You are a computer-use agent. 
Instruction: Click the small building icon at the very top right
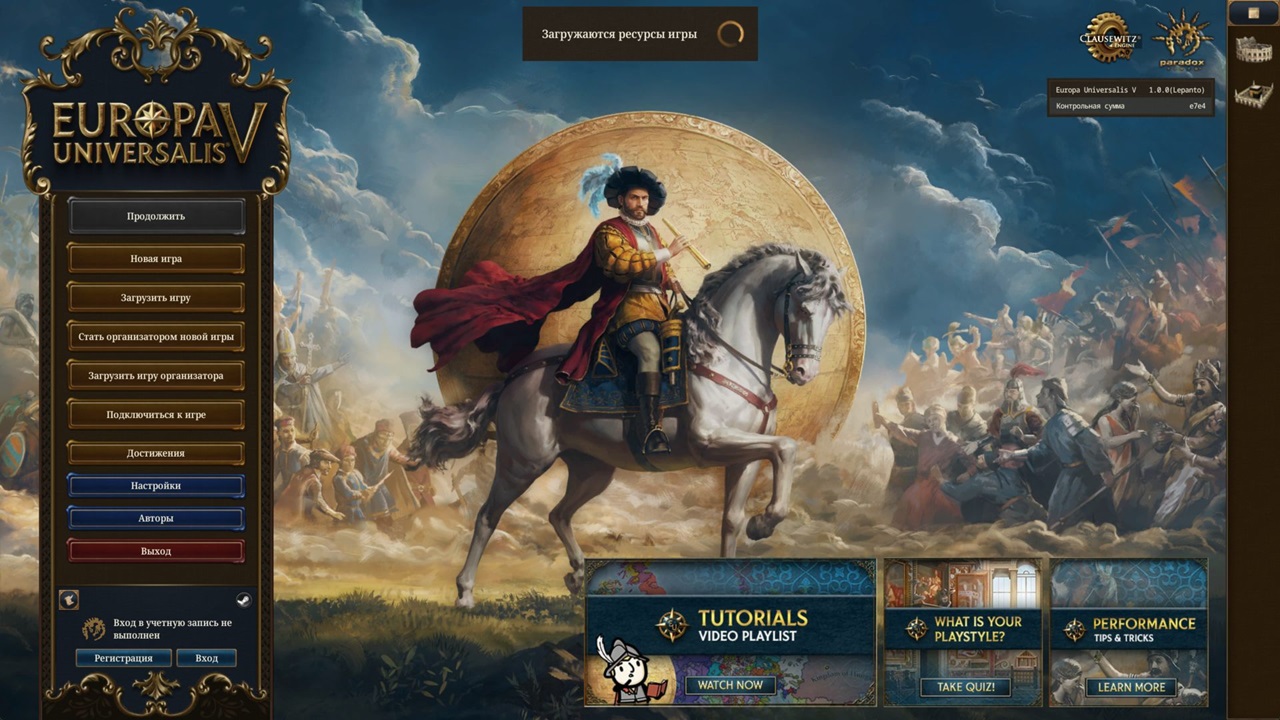point(1253,13)
